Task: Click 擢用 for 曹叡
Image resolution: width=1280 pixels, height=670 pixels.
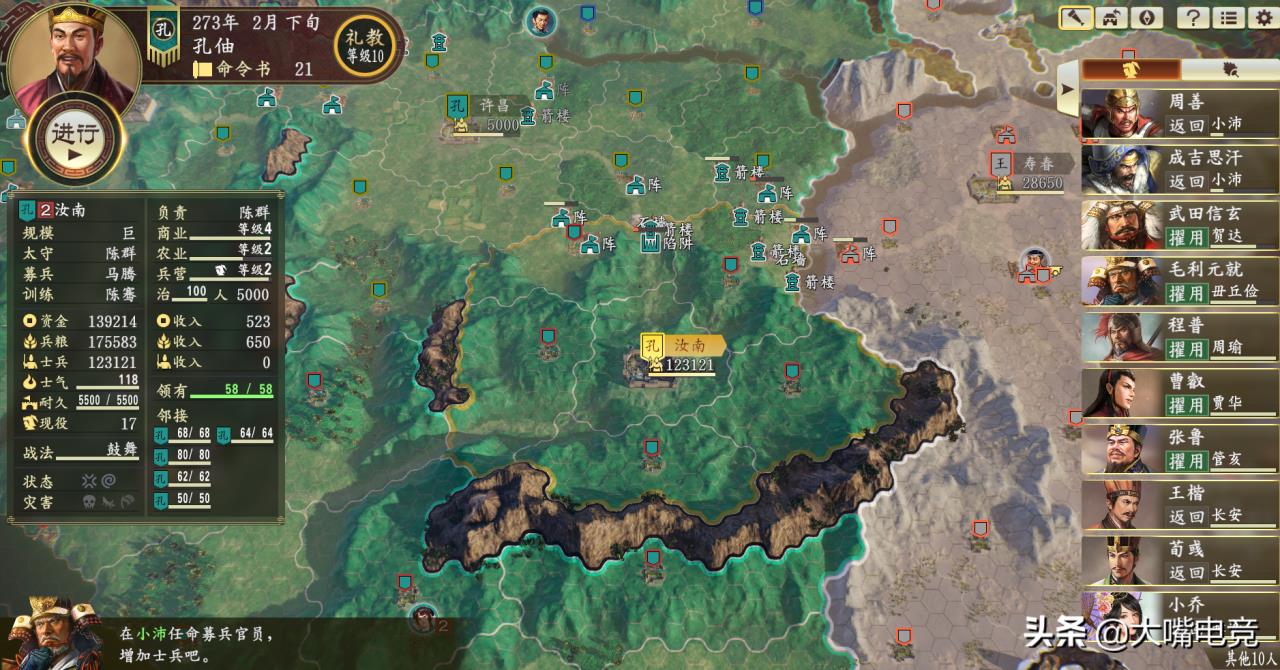Action: (1186, 406)
